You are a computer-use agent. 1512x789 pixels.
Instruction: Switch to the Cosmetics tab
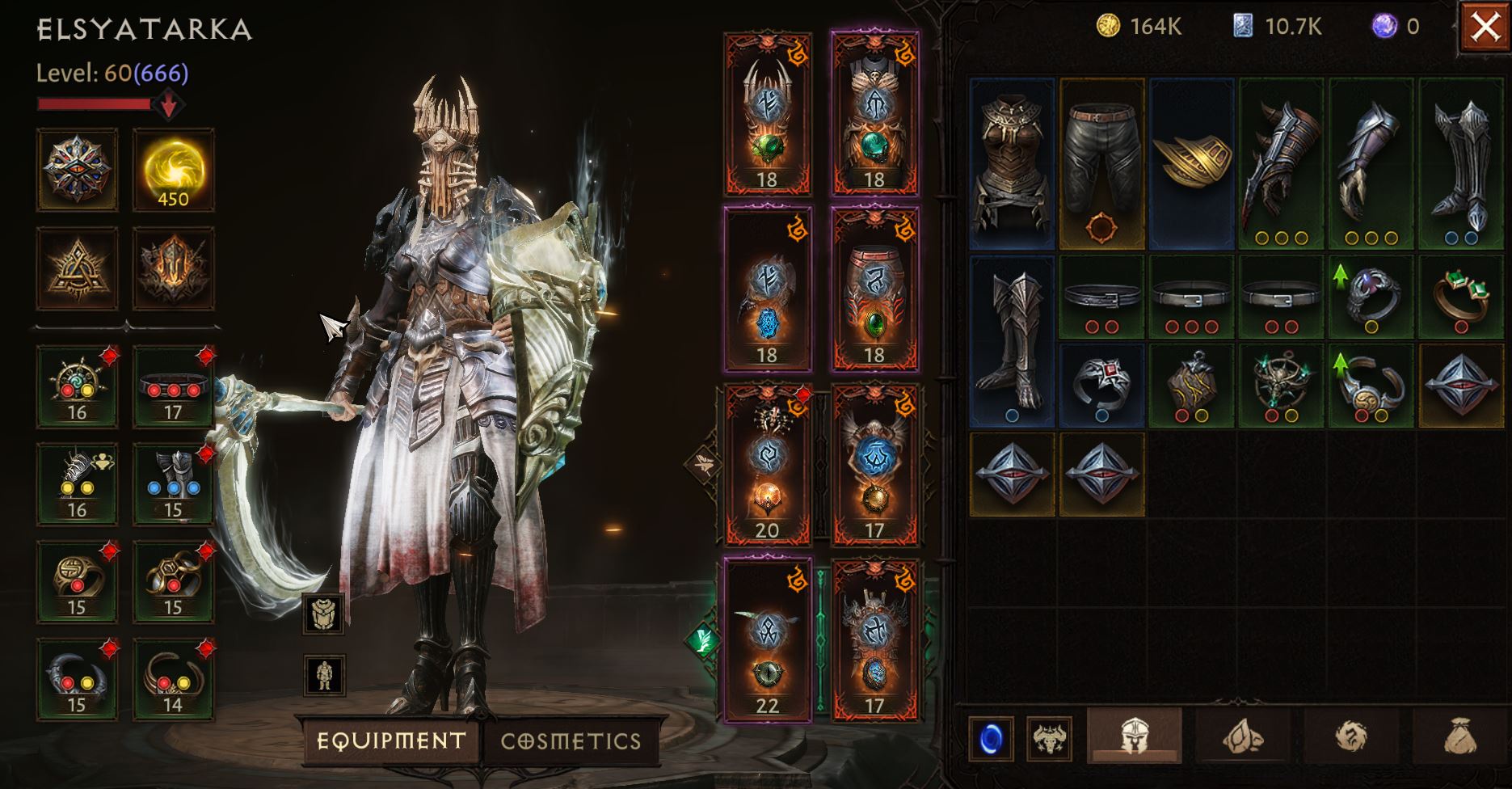[x=571, y=741]
